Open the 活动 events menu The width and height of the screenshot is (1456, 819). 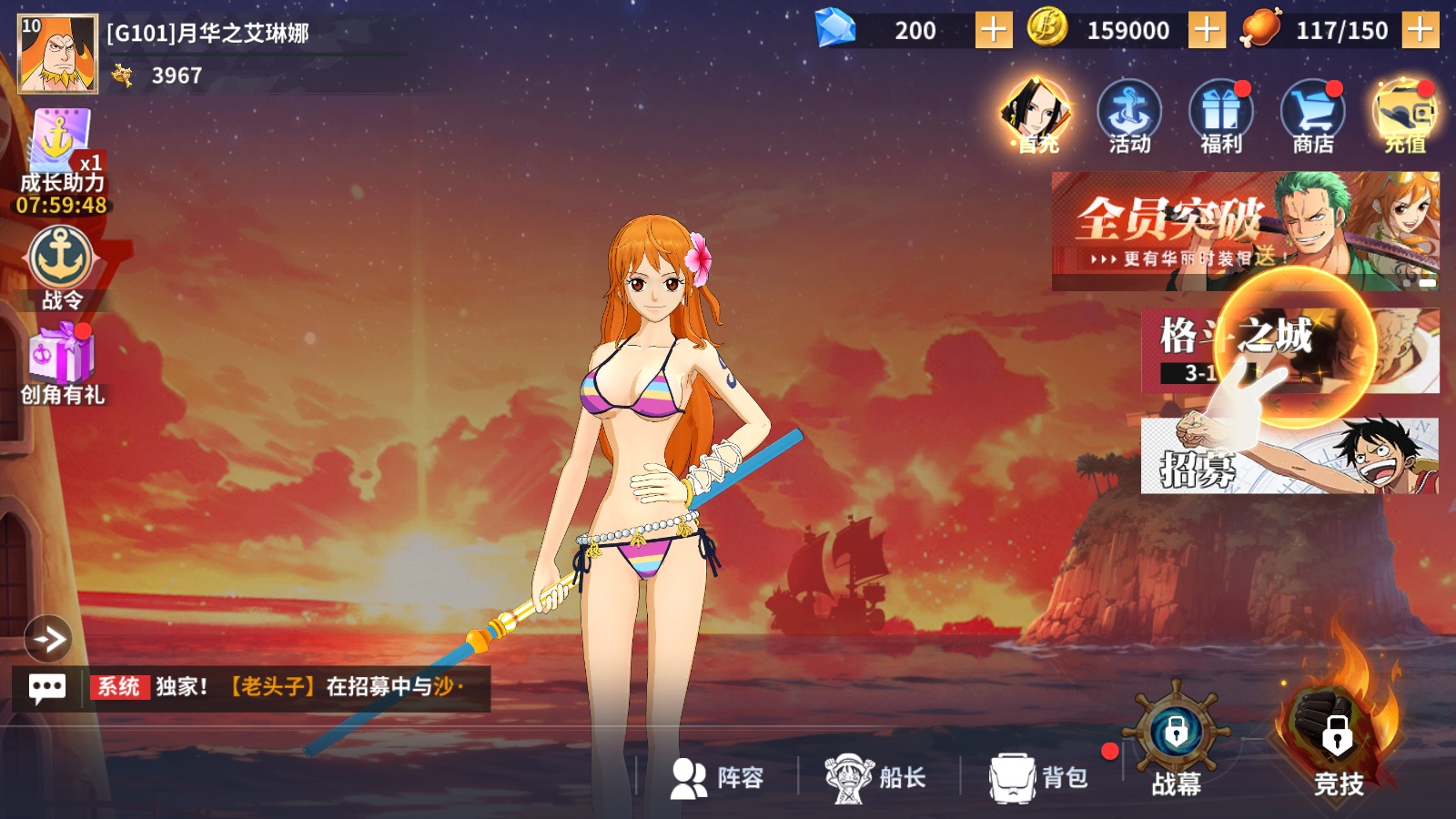(x=1129, y=116)
